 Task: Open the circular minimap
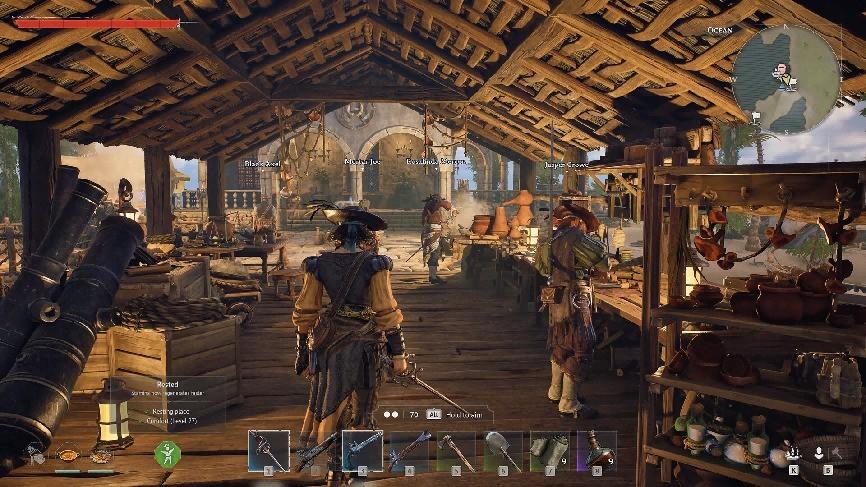pos(785,78)
